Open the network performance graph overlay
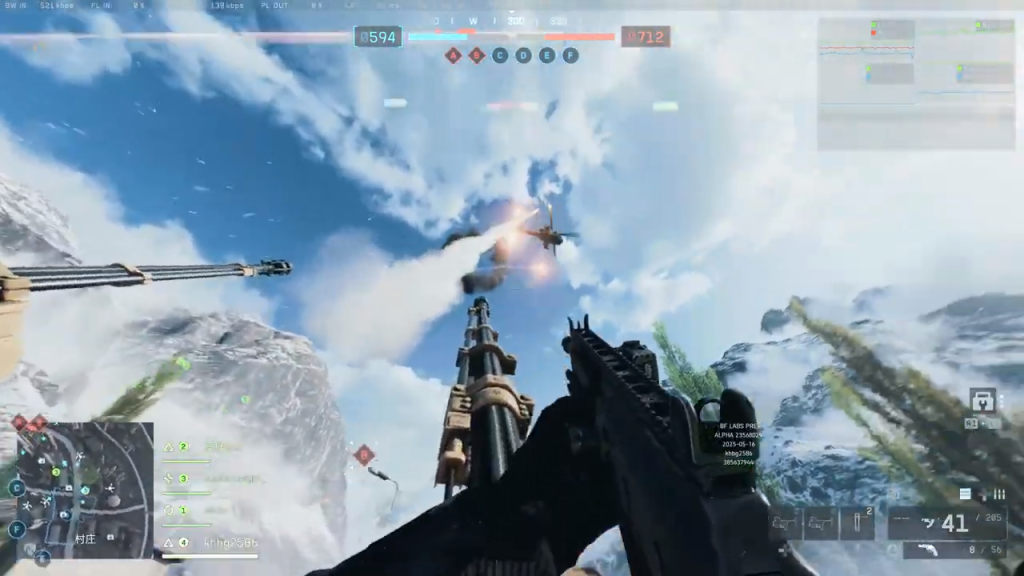The width and height of the screenshot is (1024, 576). tap(917, 84)
